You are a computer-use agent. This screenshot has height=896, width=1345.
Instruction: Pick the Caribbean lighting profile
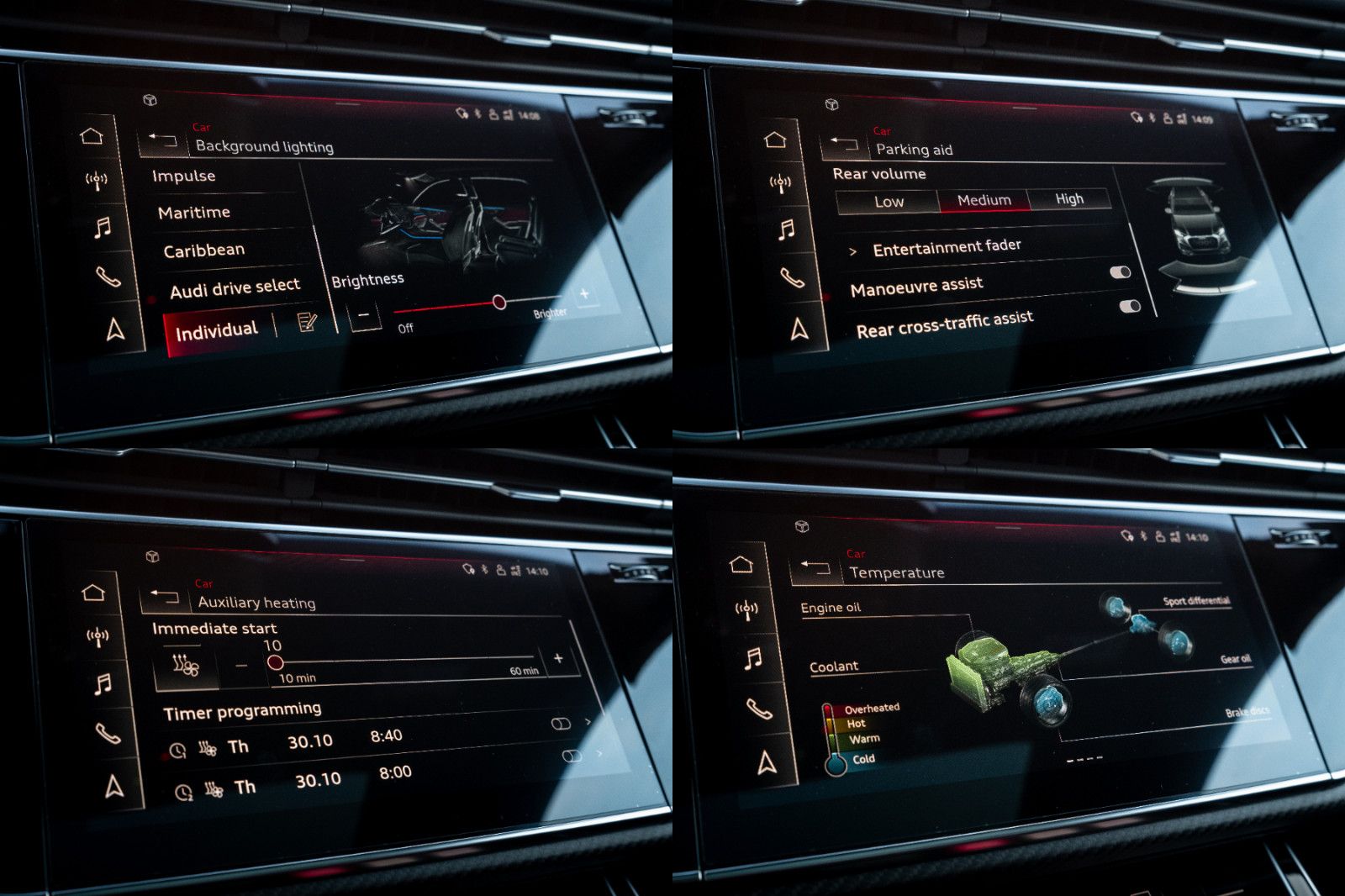tap(204, 250)
